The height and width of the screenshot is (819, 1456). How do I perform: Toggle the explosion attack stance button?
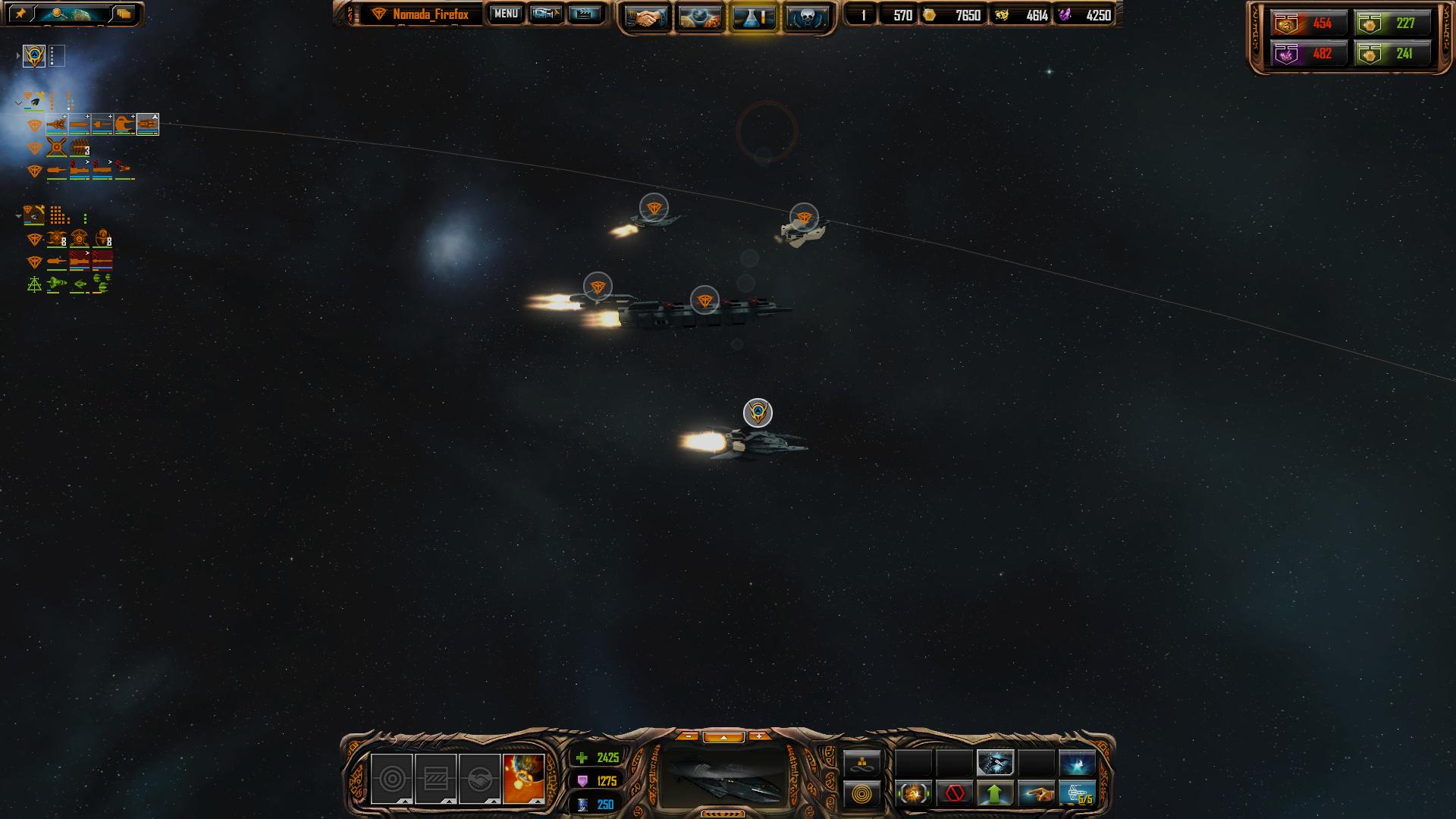tap(914, 794)
